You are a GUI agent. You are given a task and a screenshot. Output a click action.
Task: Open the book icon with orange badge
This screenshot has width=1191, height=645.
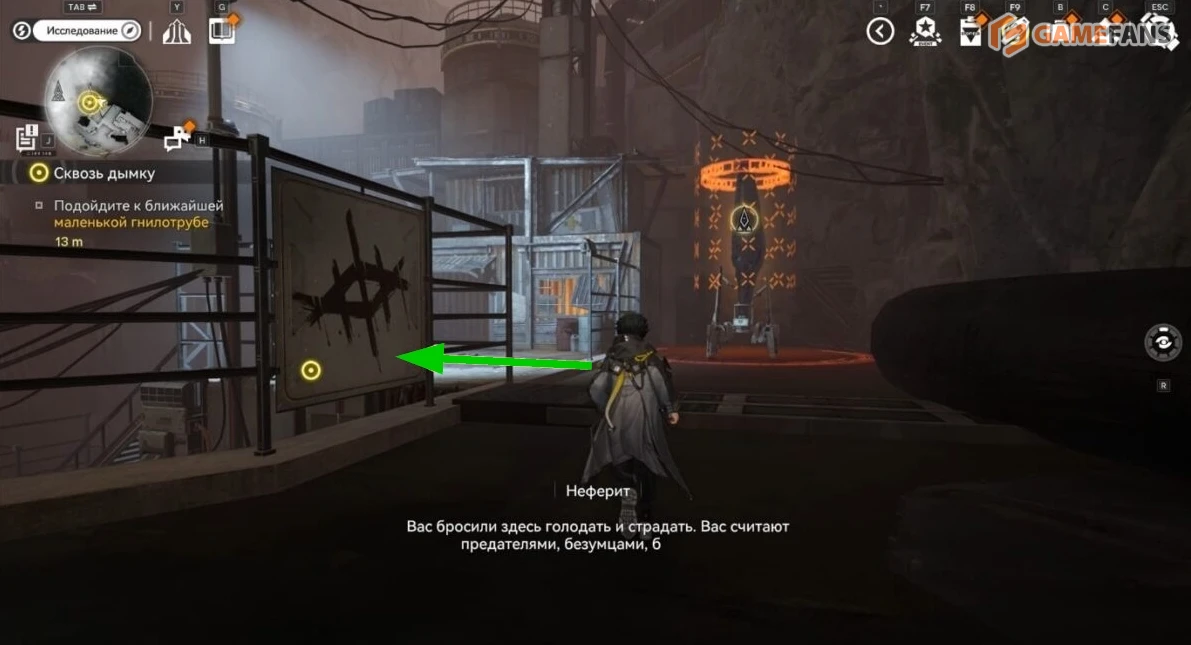pos(222,31)
